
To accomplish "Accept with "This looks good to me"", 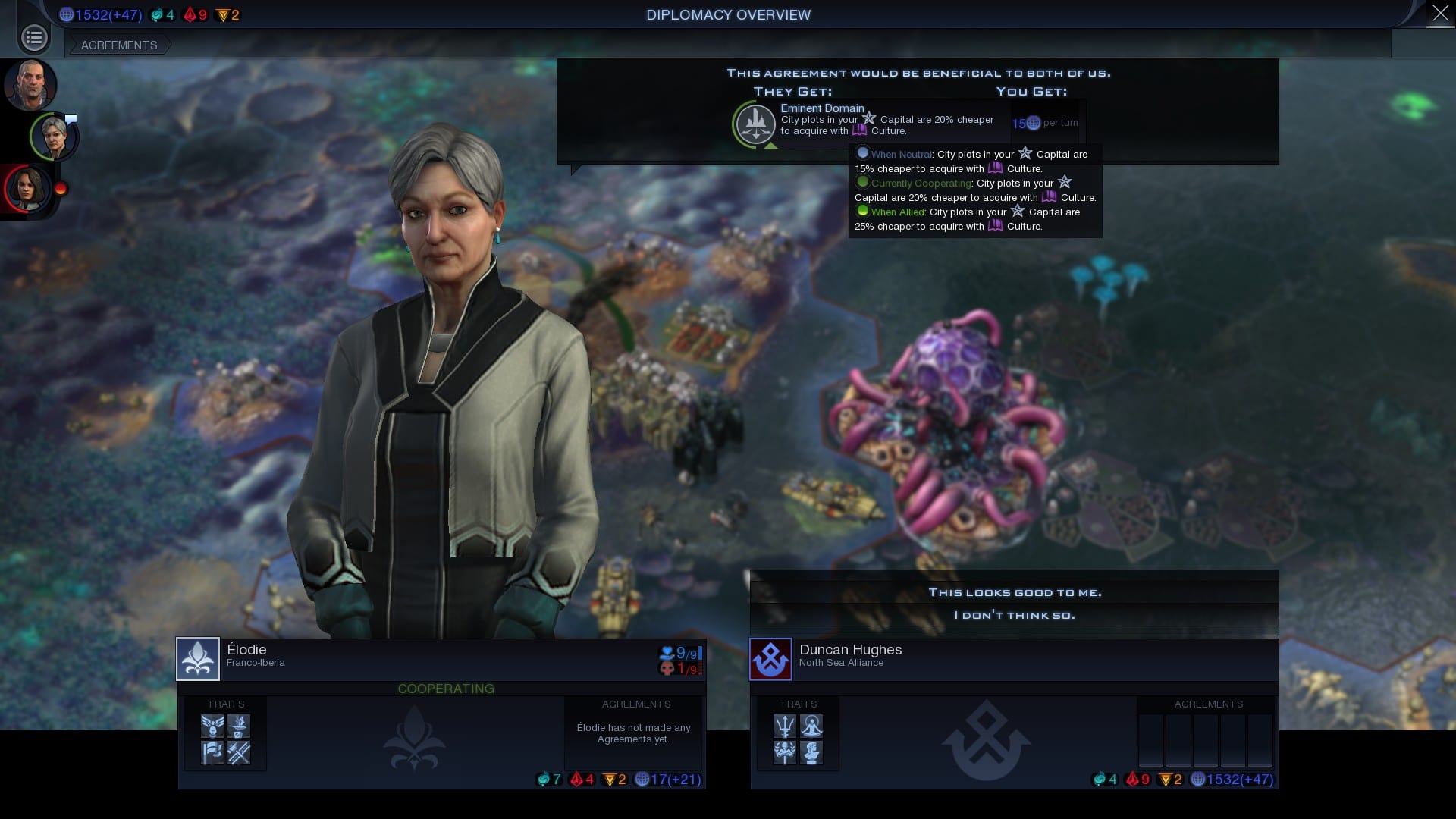I will [1014, 592].
